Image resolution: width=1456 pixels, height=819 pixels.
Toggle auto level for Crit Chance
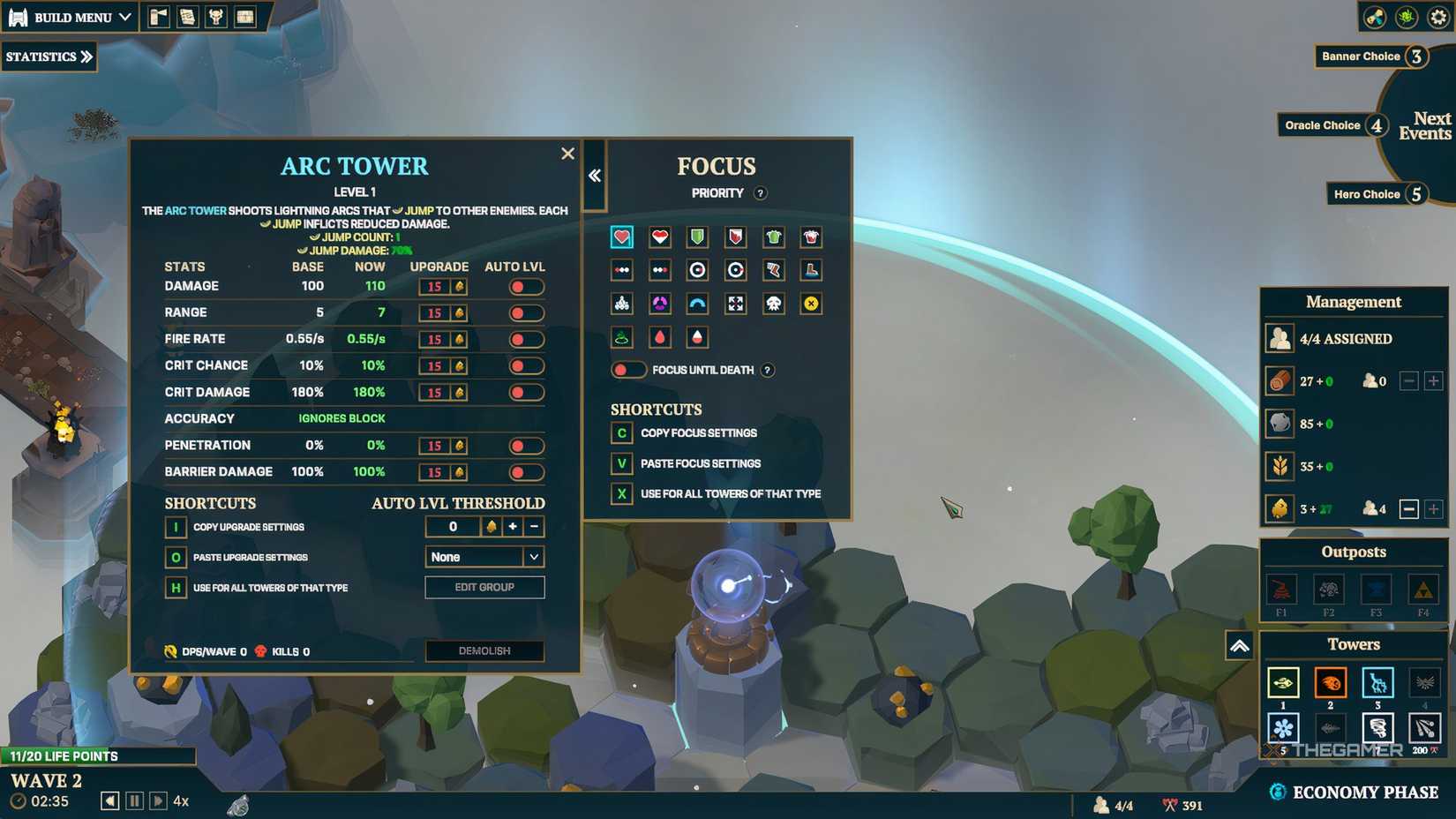tap(526, 365)
